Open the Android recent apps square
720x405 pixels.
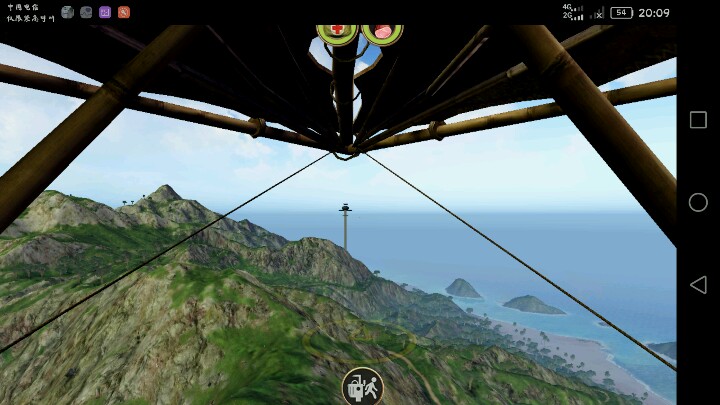coord(698,120)
